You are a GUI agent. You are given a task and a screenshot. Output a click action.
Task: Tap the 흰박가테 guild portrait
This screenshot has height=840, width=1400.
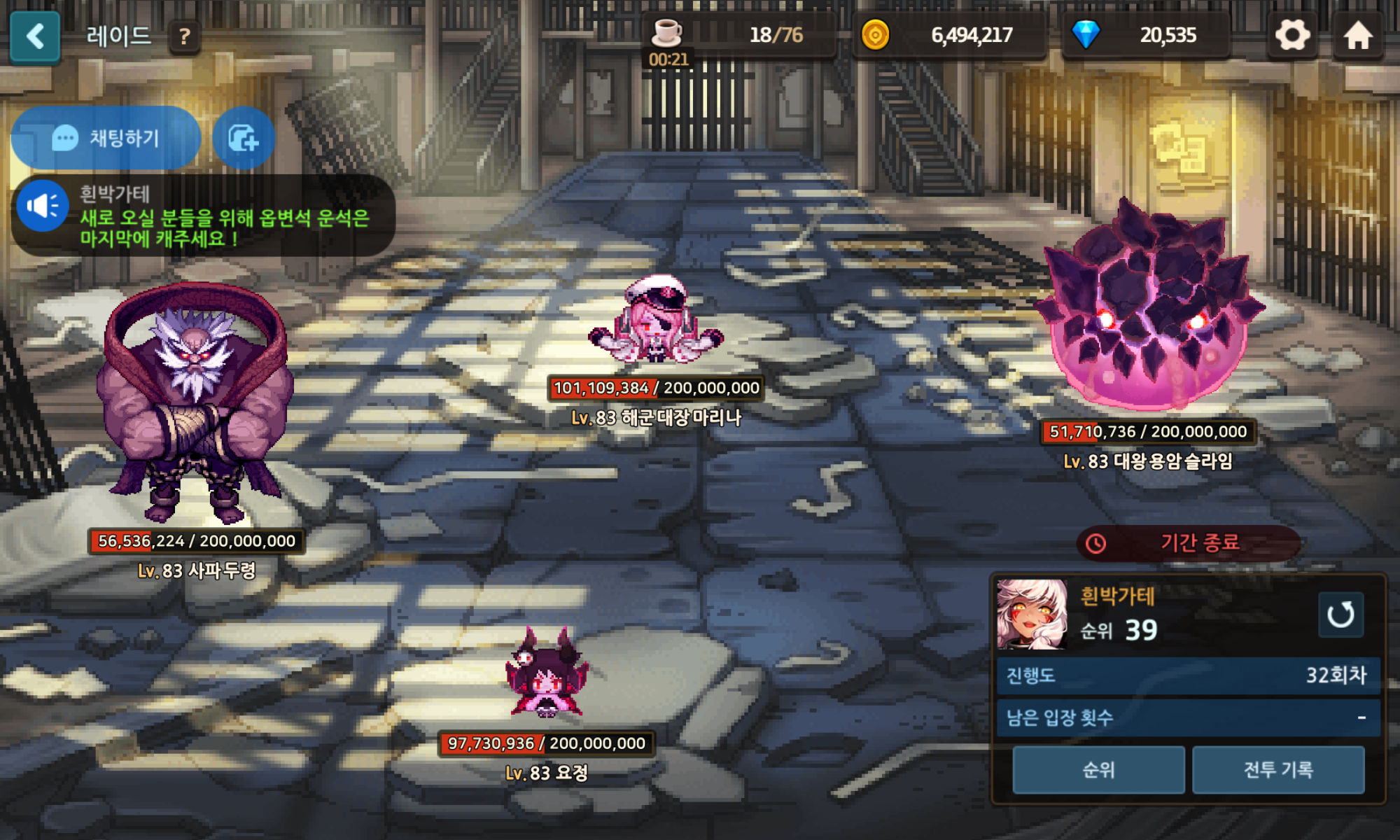(1032, 614)
